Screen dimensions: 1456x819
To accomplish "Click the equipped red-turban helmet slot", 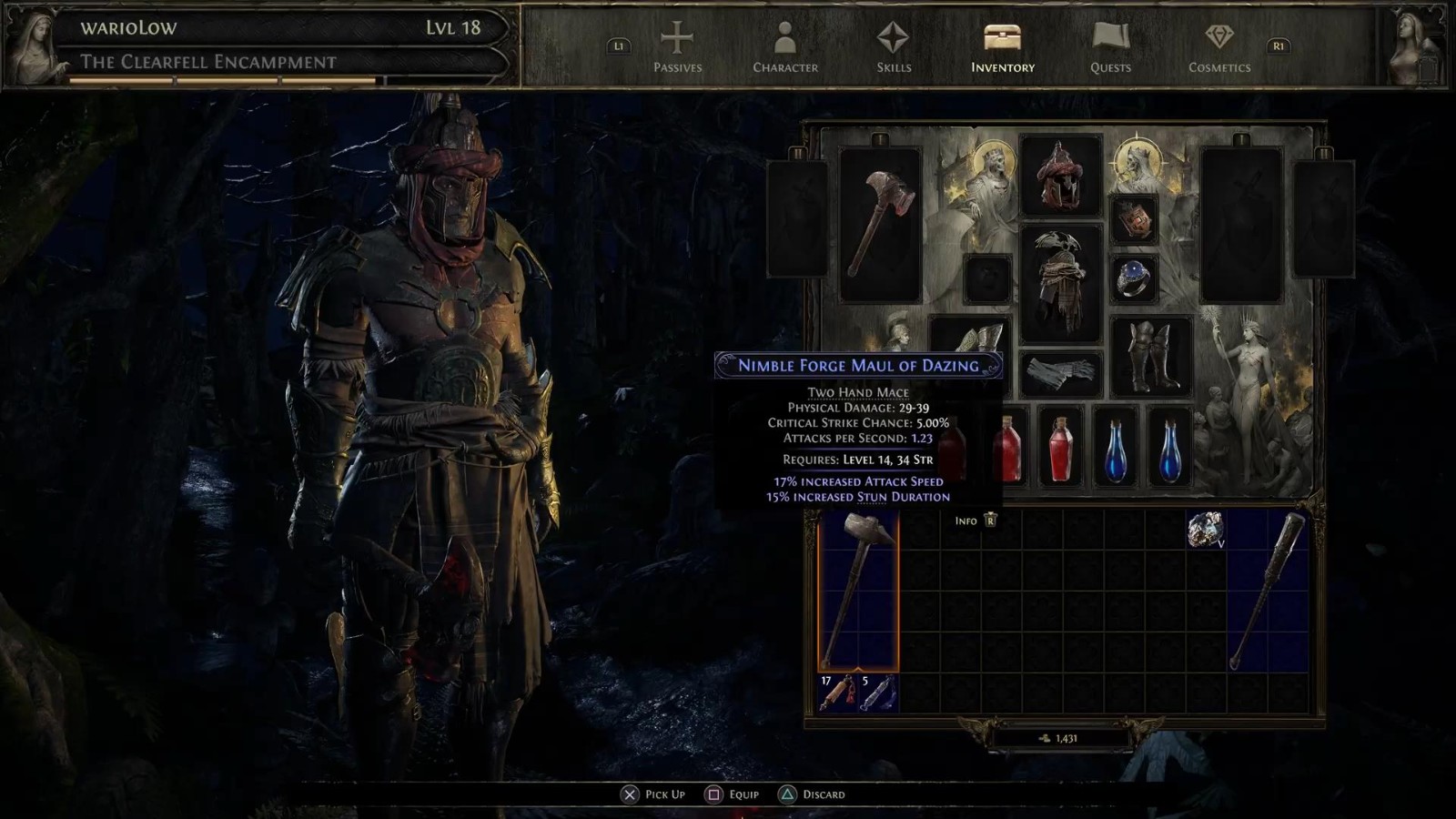I will pyautogui.click(x=1060, y=177).
